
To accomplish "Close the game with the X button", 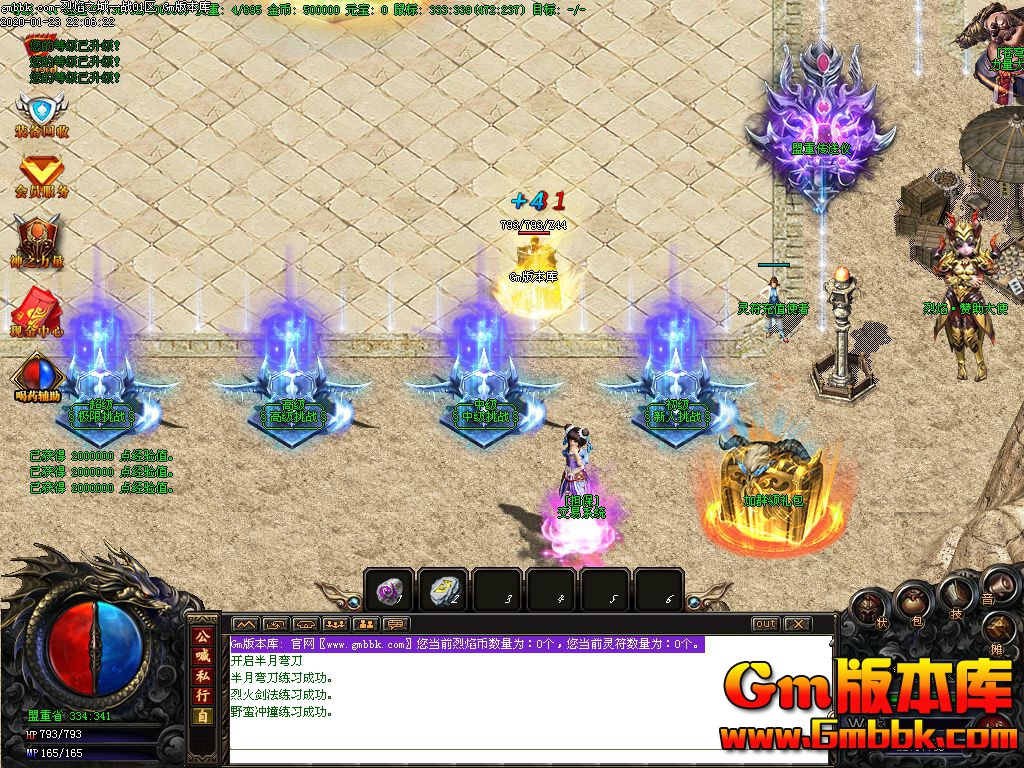I will click(796, 624).
